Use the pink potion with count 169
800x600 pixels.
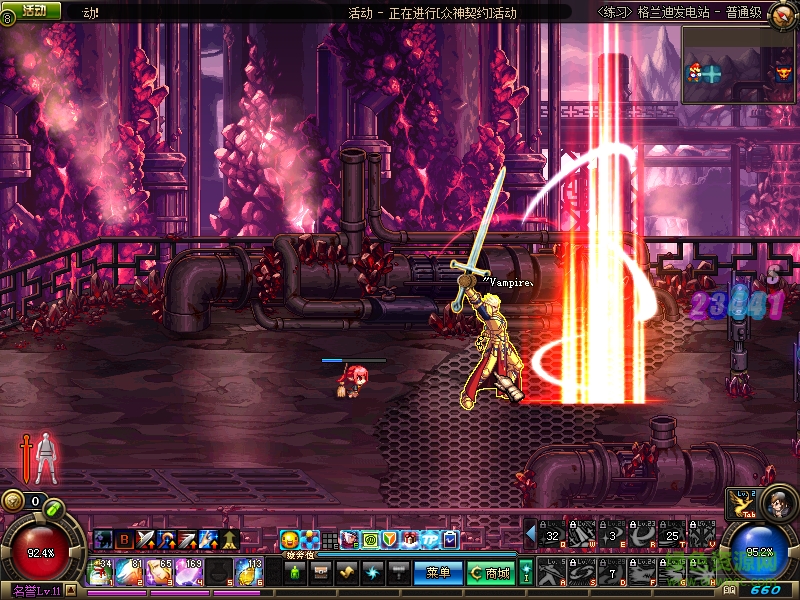click(x=186, y=572)
